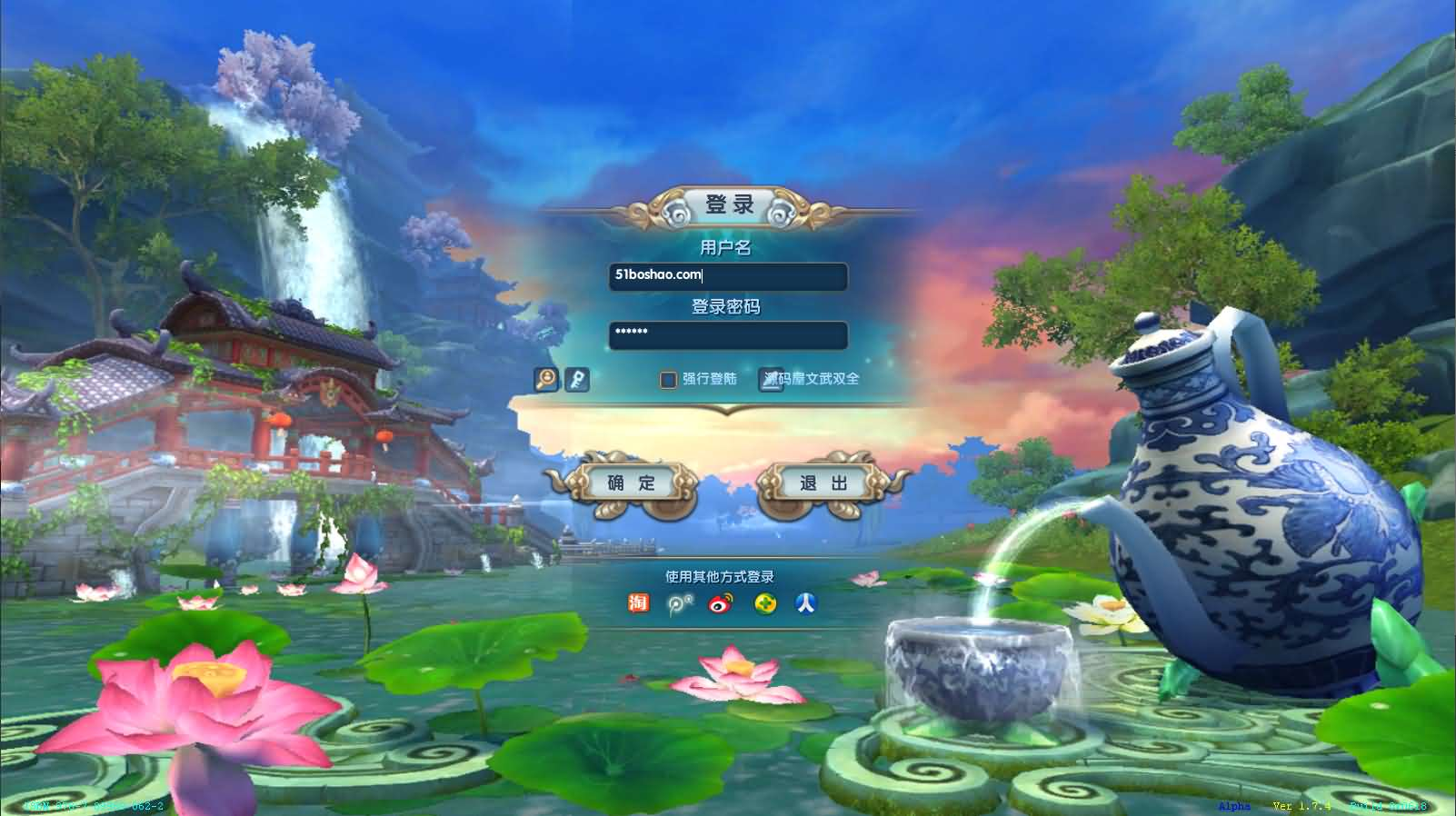Click the 登录 title banner
This screenshot has width=1456, height=816.
[x=728, y=205]
